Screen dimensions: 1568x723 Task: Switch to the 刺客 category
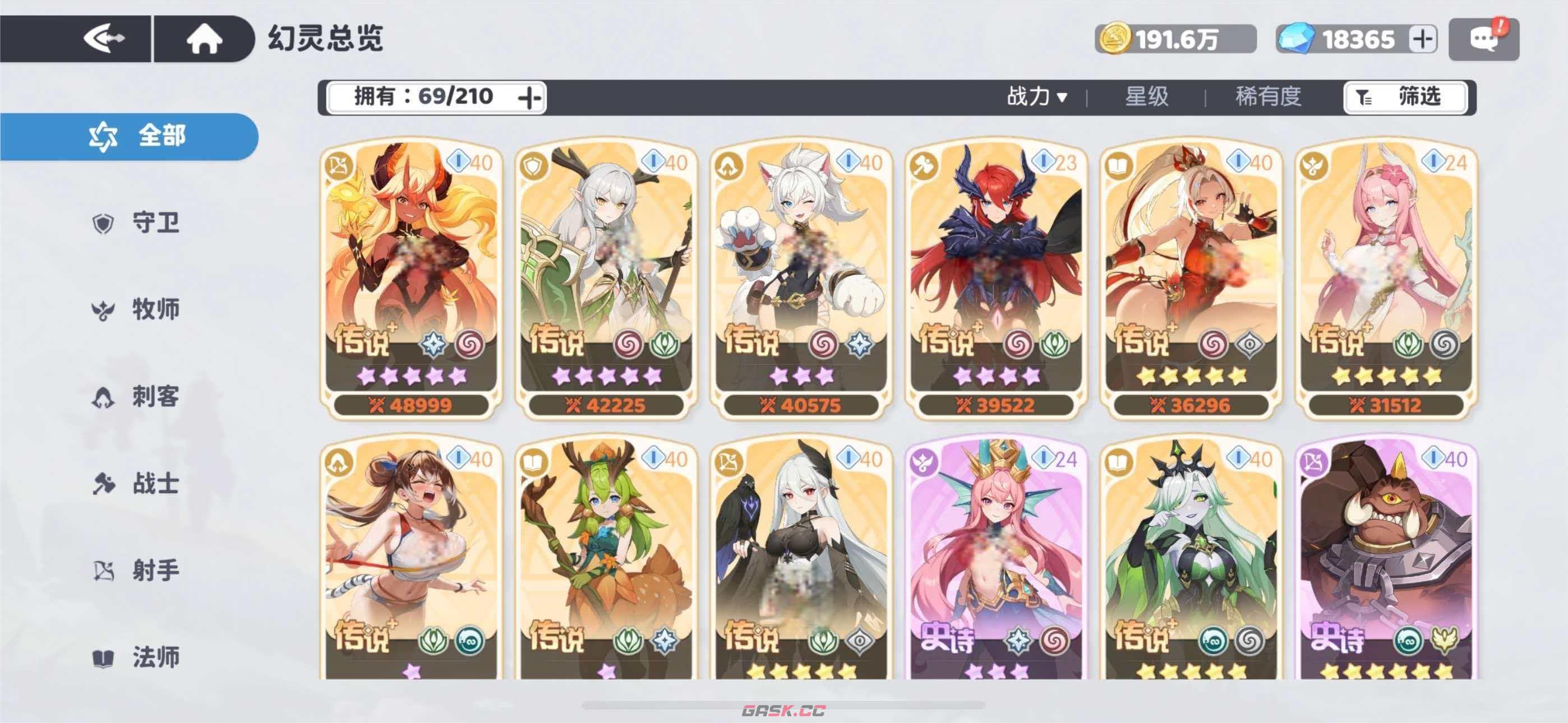pyautogui.click(x=137, y=397)
